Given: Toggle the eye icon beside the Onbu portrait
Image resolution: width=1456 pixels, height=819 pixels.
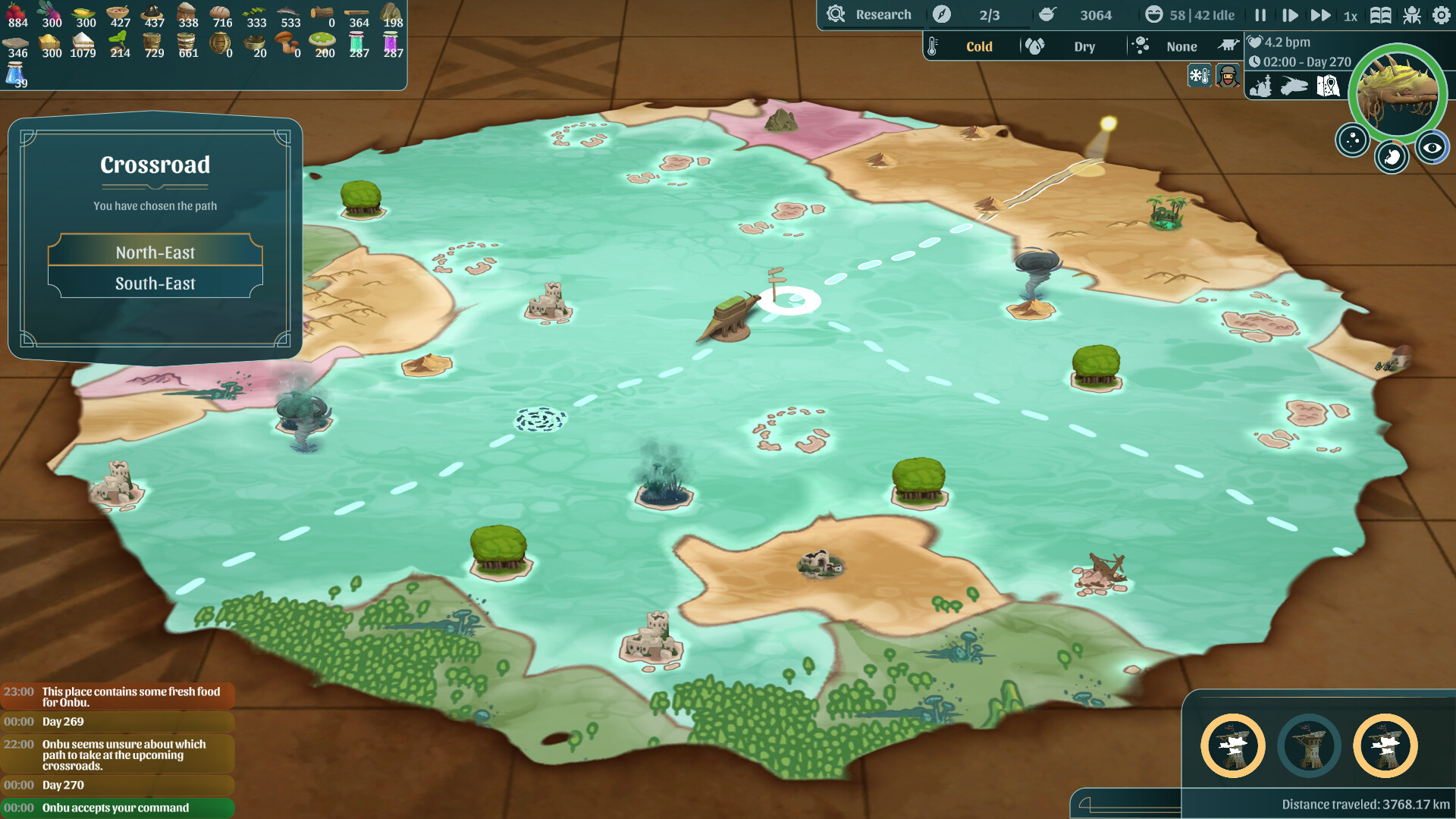Looking at the screenshot, I should point(1432,146).
